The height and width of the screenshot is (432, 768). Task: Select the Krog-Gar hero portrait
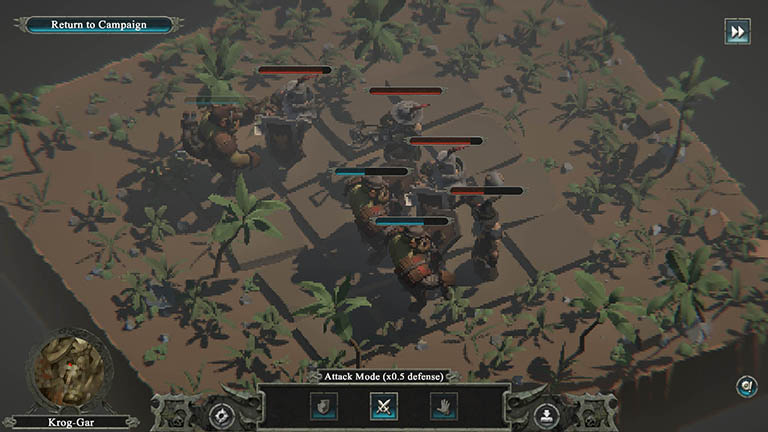point(68,371)
